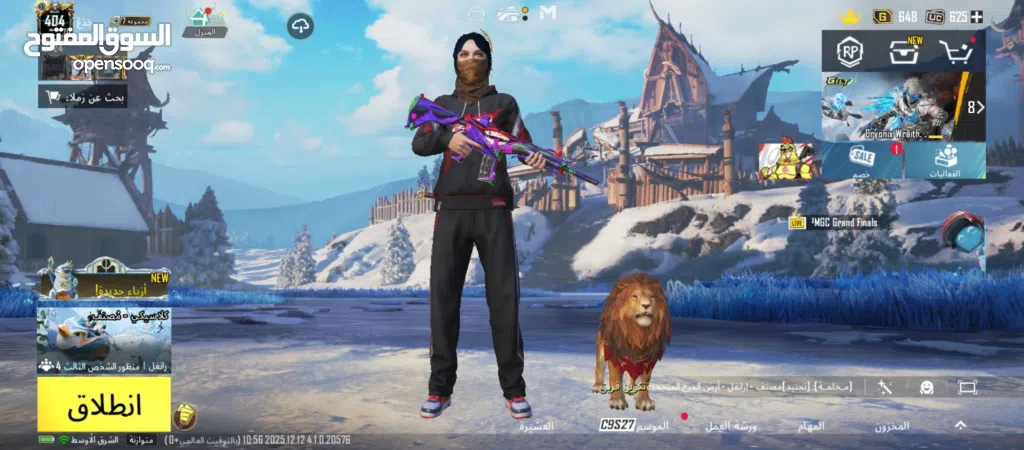Open the المهام missions tab

(811, 426)
